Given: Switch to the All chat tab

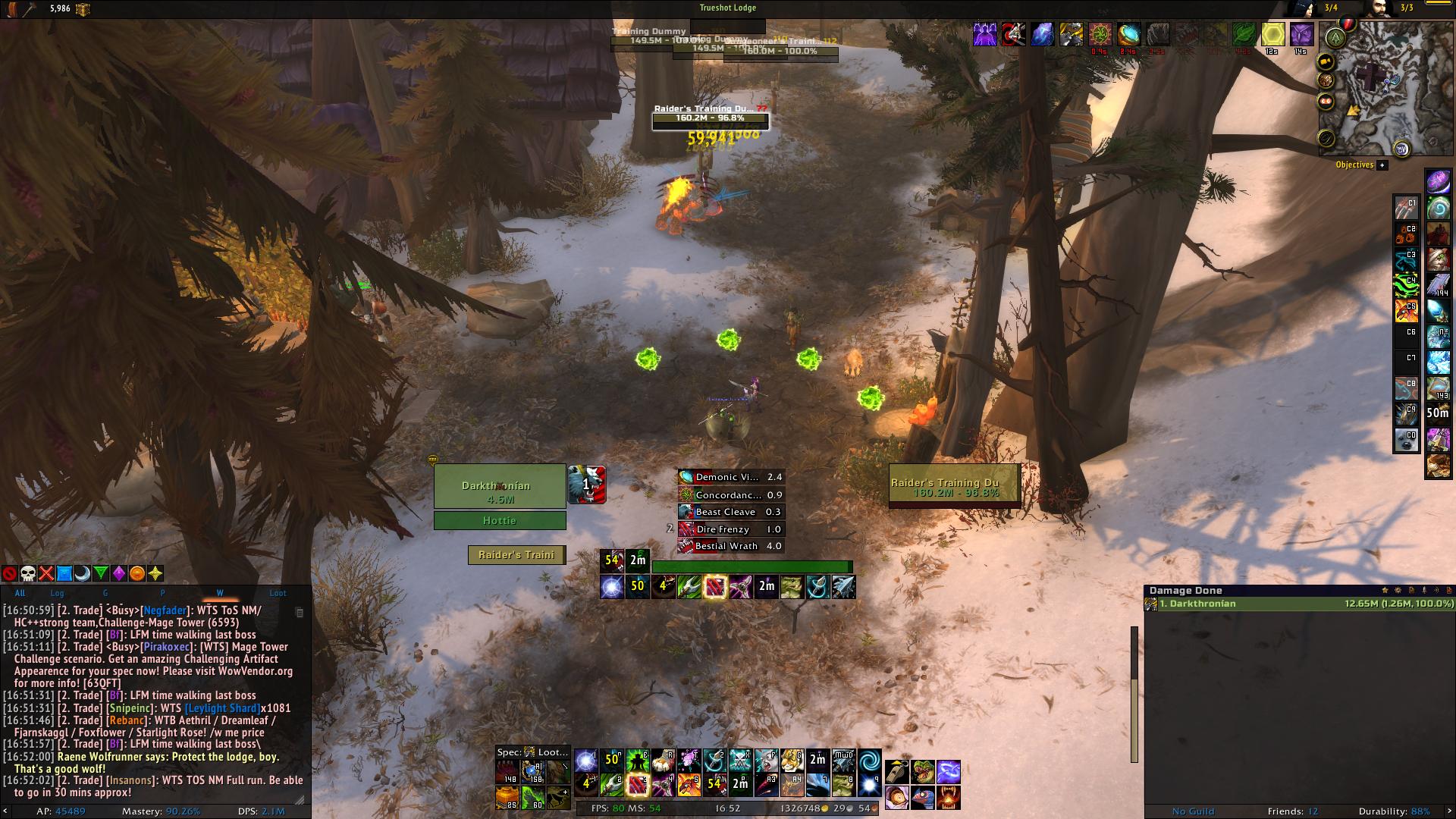Looking at the screenshot, I should click(x=20, y=593).
